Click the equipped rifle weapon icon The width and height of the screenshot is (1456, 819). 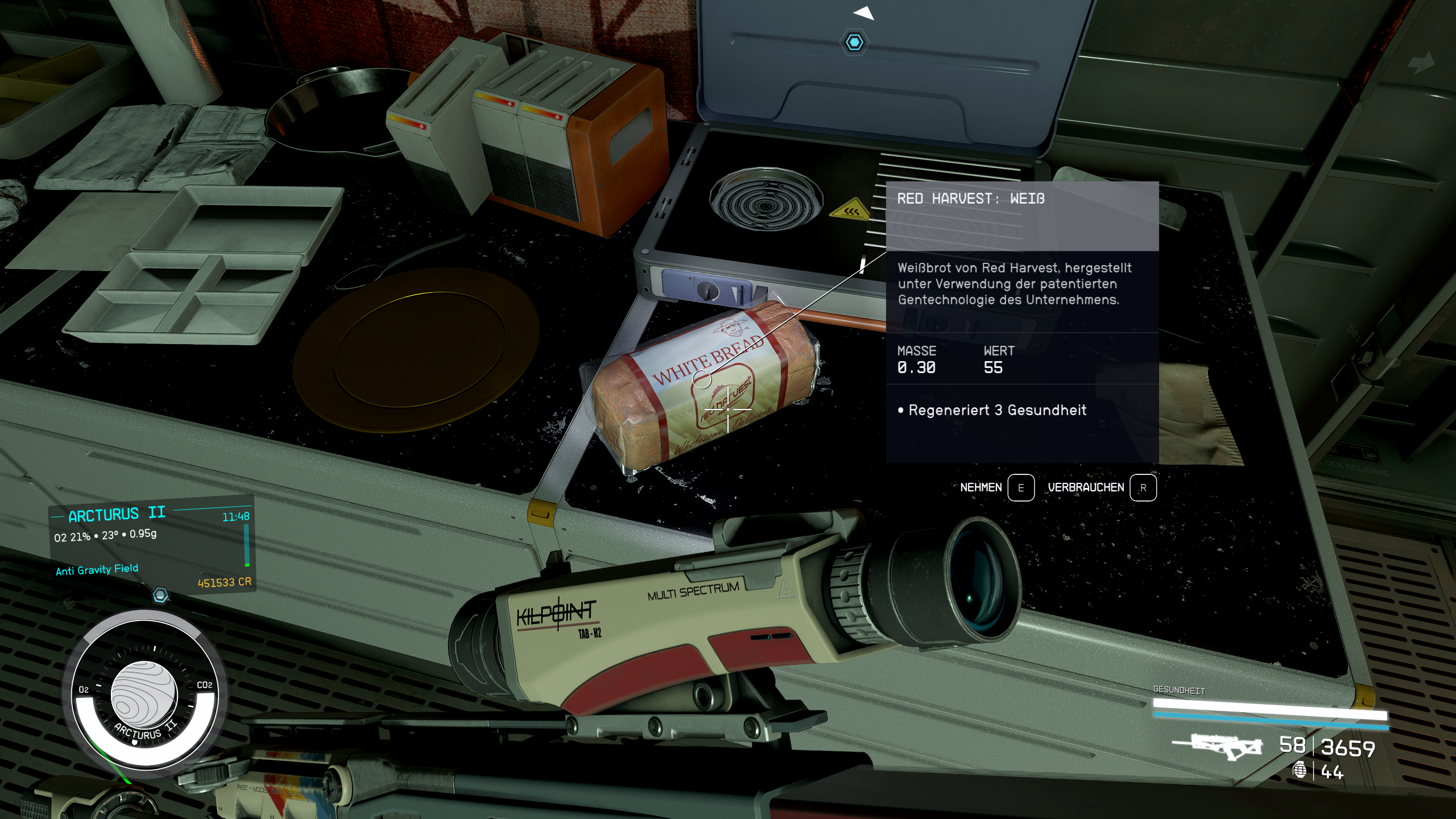click(x=1217, y=746)
